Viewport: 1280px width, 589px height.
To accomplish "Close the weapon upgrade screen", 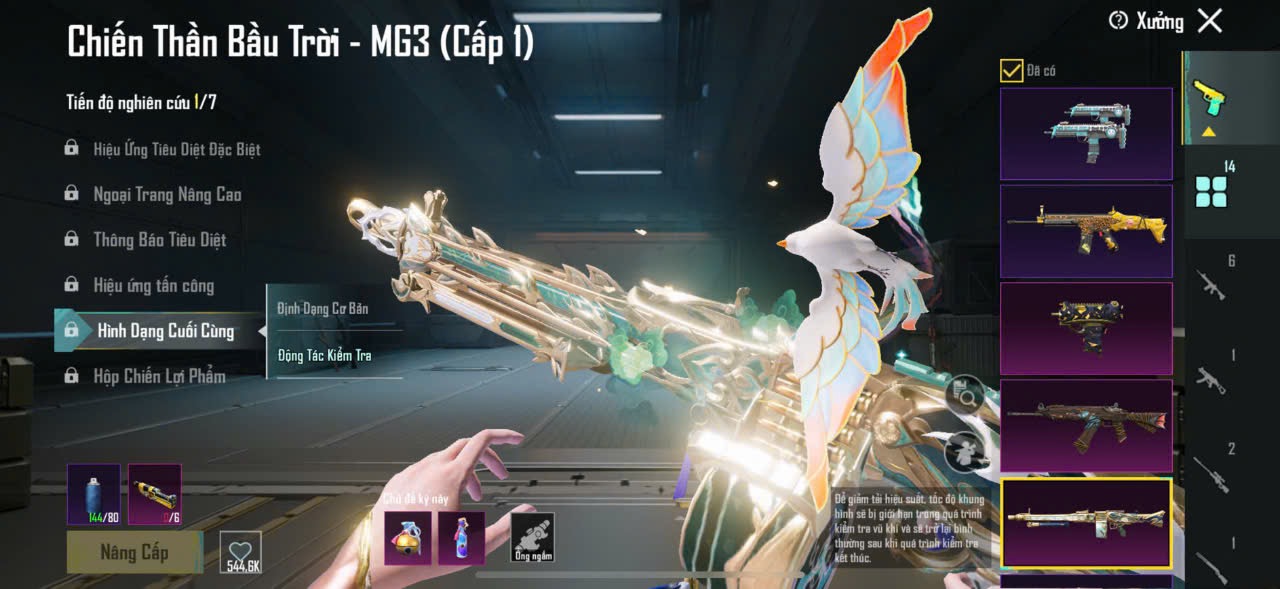I will pyautogui.click(x=1210, y=21).
